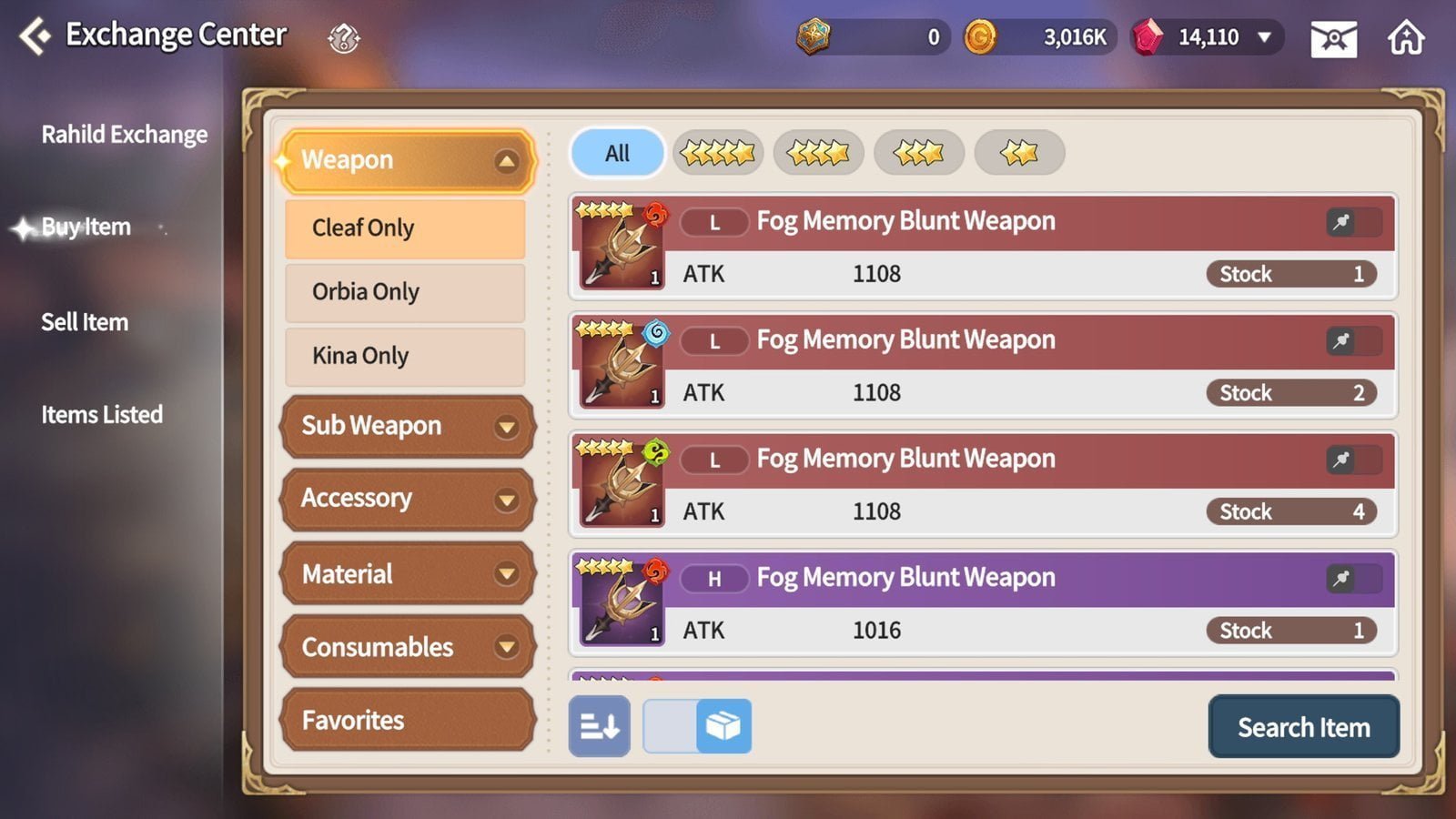Switch the box view toggle near Search Item
The image size is (1456, 819).
coord(723,726)
